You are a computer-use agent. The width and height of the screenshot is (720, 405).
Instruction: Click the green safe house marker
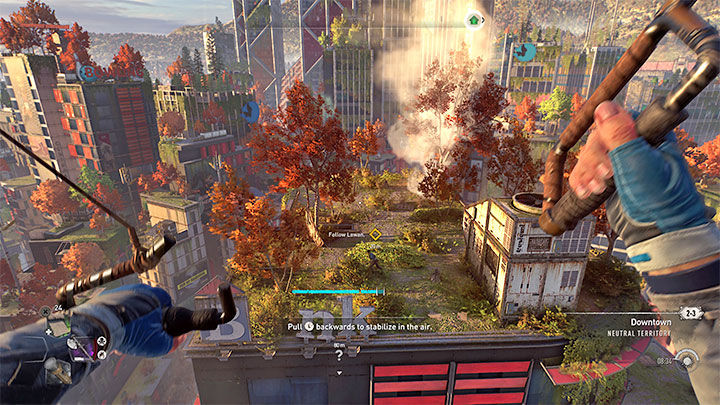475,19
